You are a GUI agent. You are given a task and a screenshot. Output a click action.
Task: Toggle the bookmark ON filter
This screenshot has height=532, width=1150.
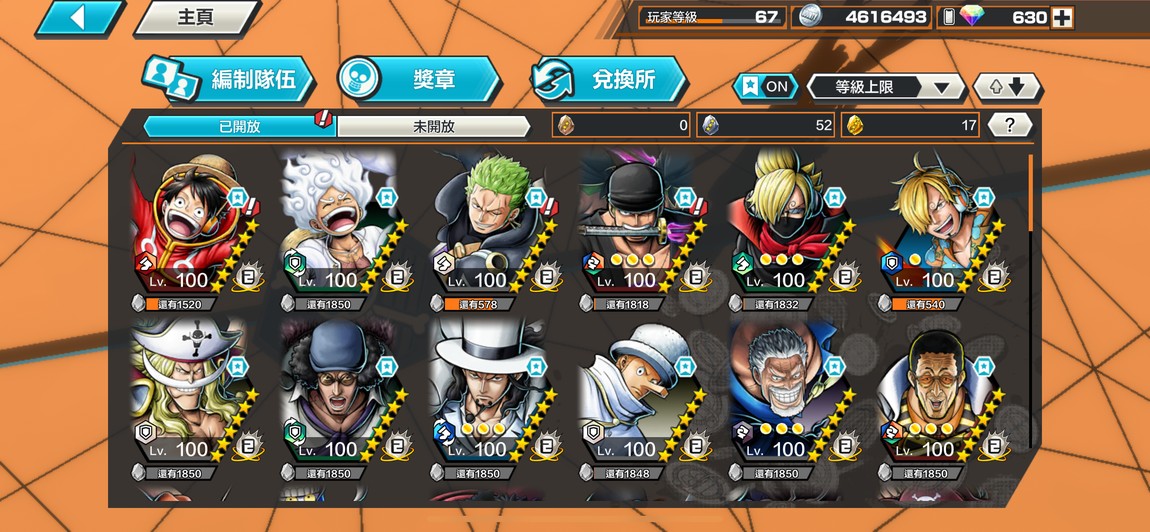pos(765,87)
